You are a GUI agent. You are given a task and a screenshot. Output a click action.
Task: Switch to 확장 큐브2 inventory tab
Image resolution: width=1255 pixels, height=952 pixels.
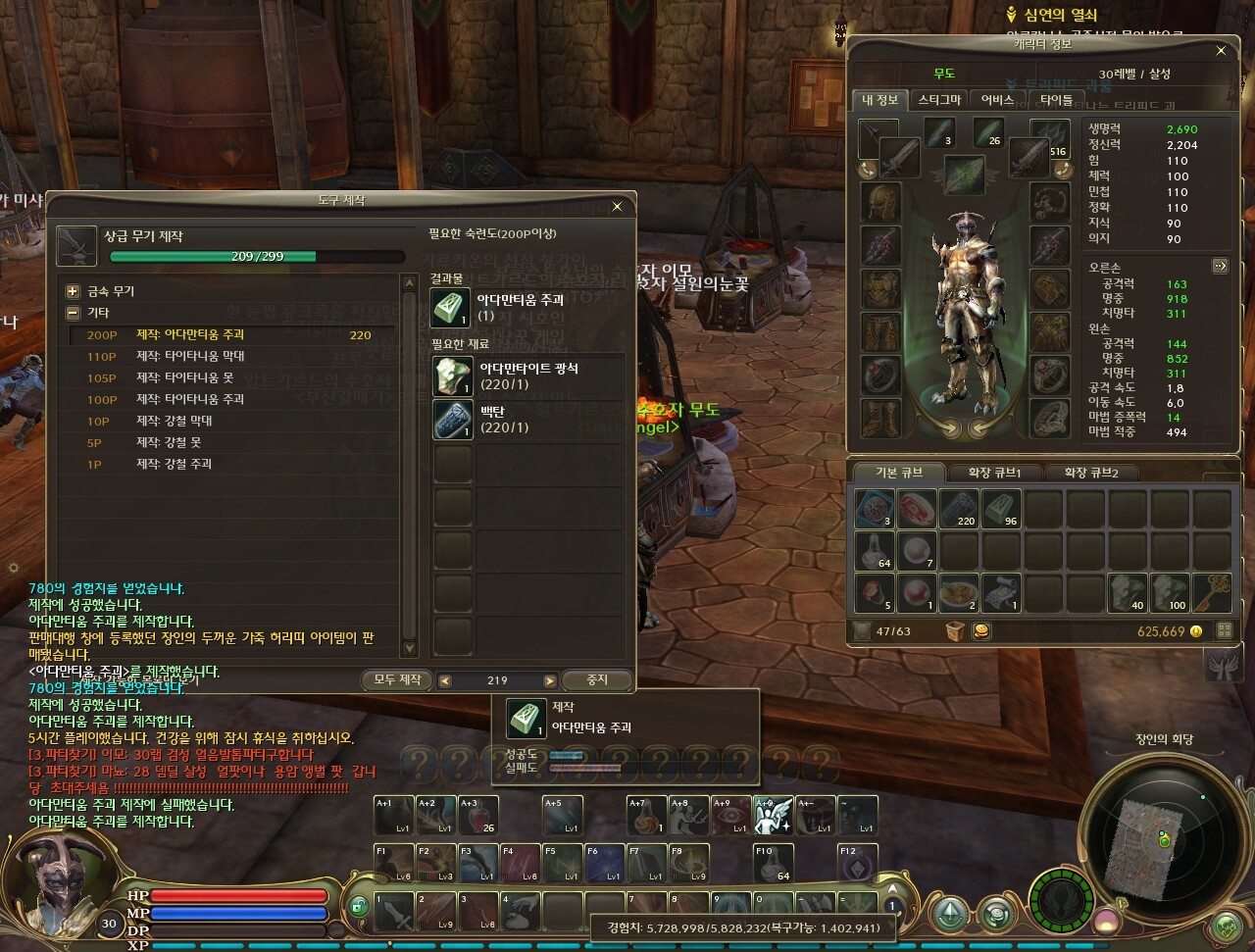tap(1090, 473)
